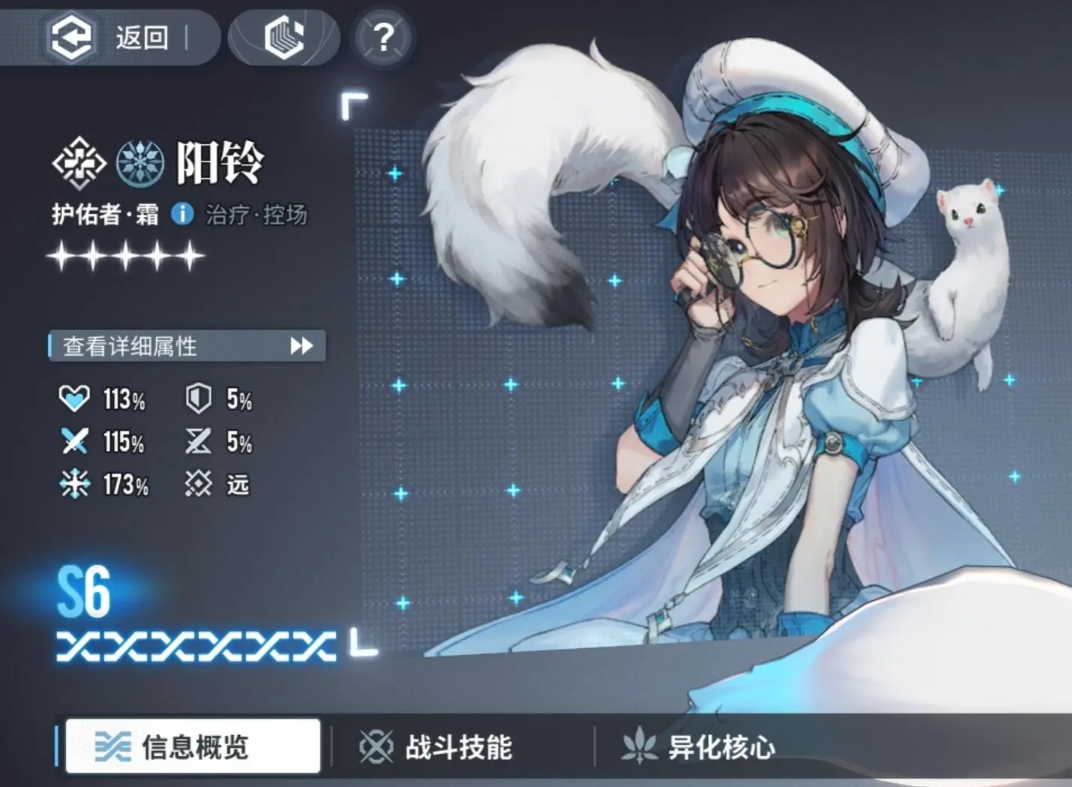Viewport: 1072px width, 787px height.
Task: Open the question mark help button
Action: pyautogui.click(x=383, y=38)
